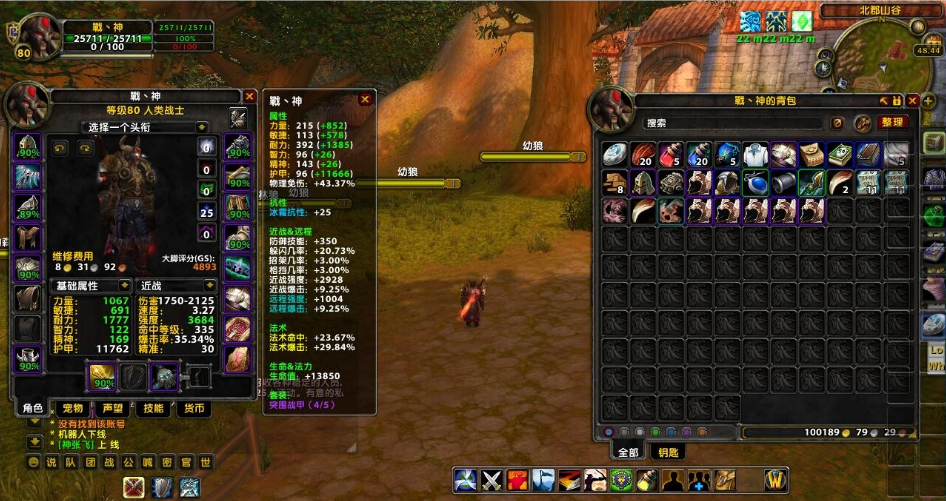Open the 宠物 pets tab
Screen dimensions: 946x501
[72, 408]
